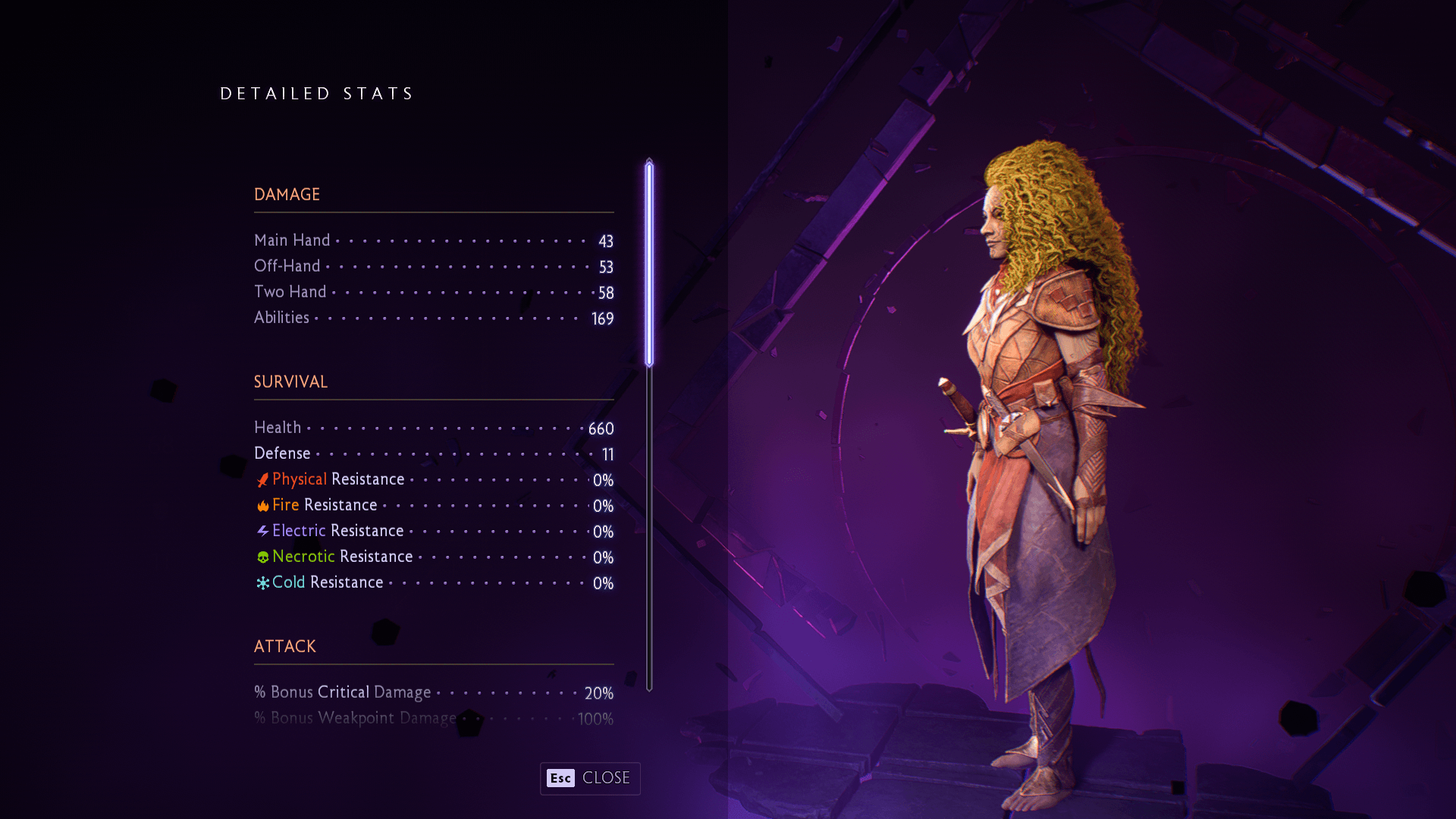The width and height of the screenshot is (1456, 819).
Task: Highlight the Bonus Critical Damage row
Action: [433, 692]
